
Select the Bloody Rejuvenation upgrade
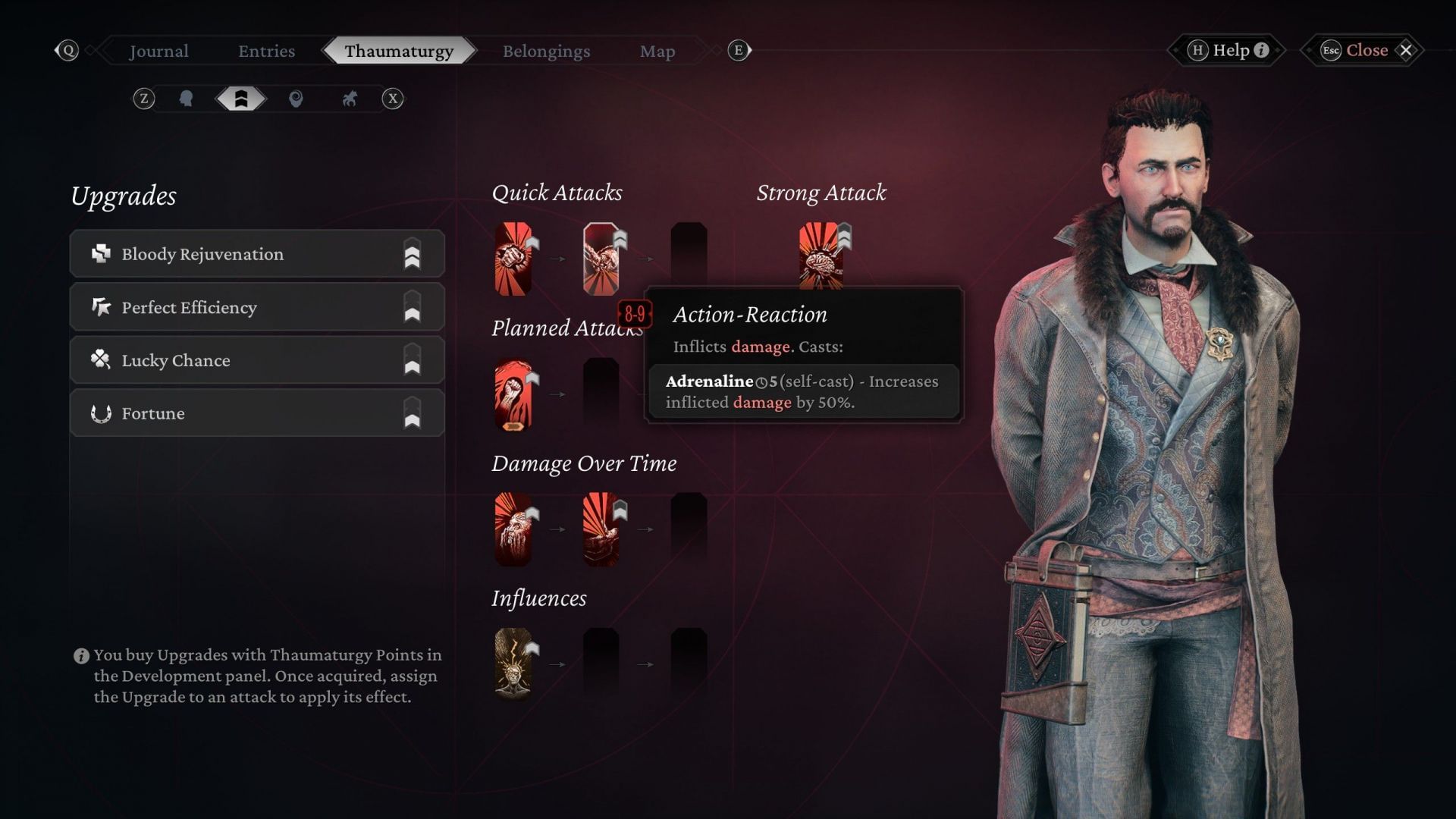(257, 254)
